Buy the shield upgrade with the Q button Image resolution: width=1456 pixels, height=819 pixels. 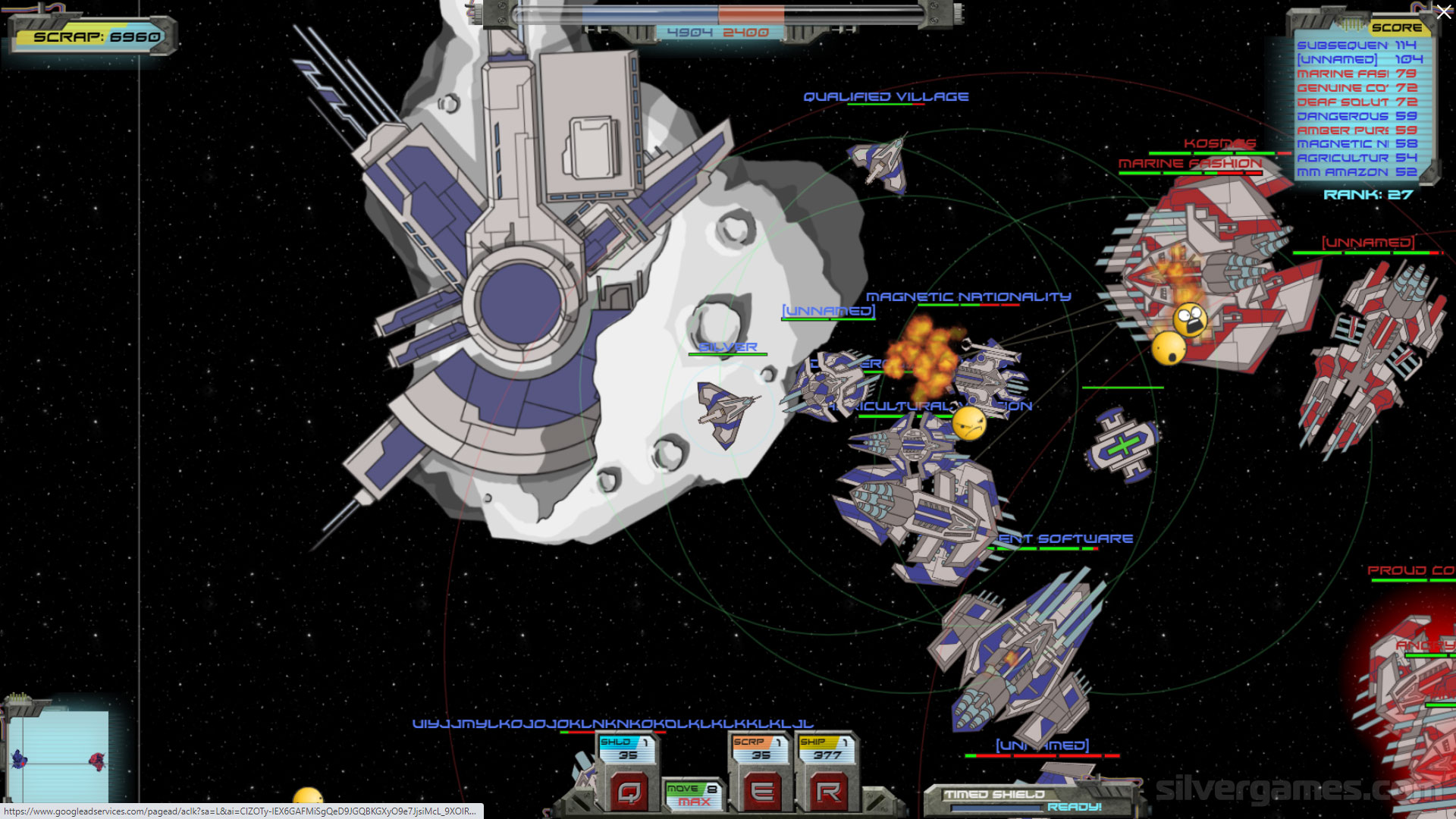click(629, 792)
